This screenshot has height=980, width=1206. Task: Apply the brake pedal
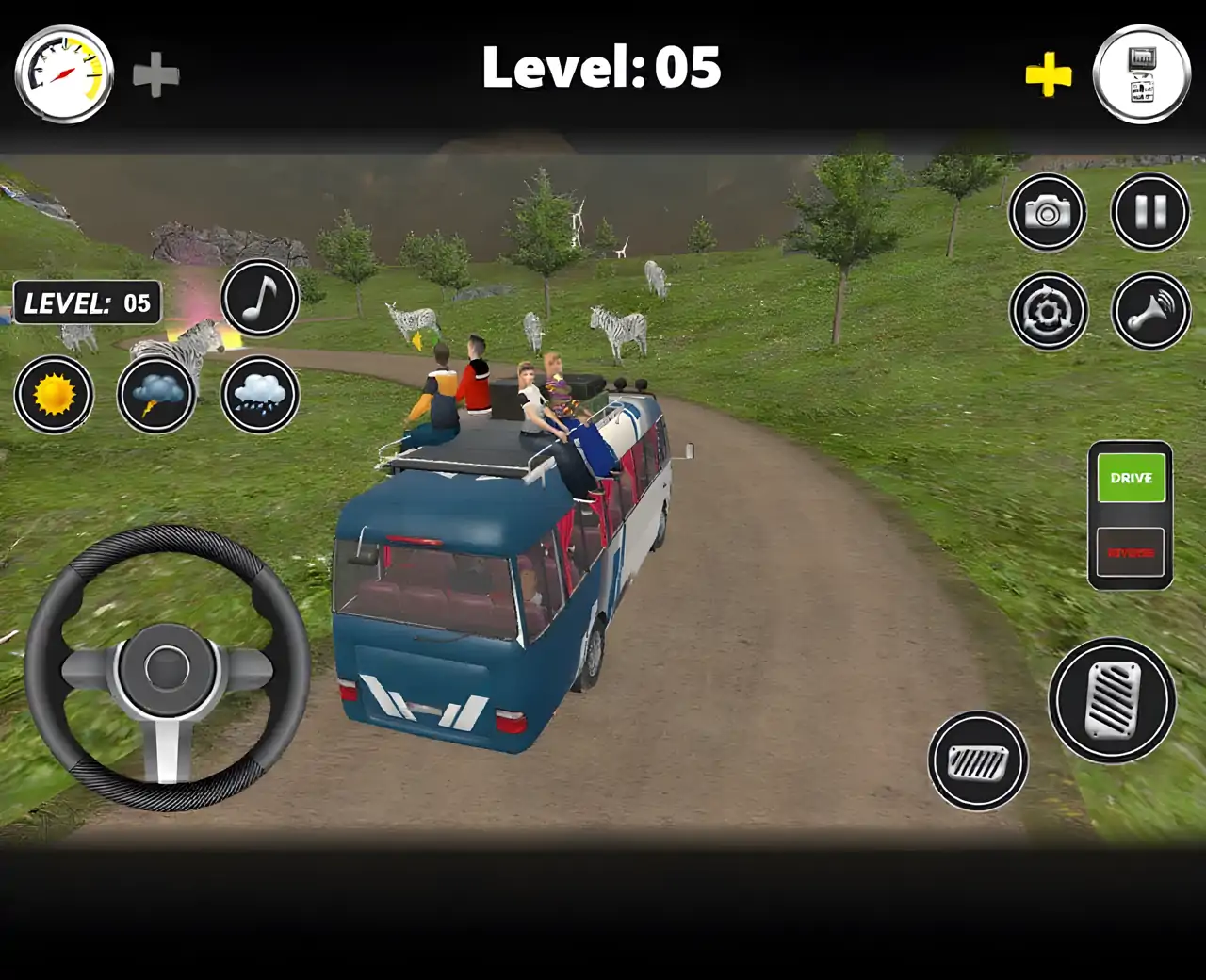pos(978,760)
